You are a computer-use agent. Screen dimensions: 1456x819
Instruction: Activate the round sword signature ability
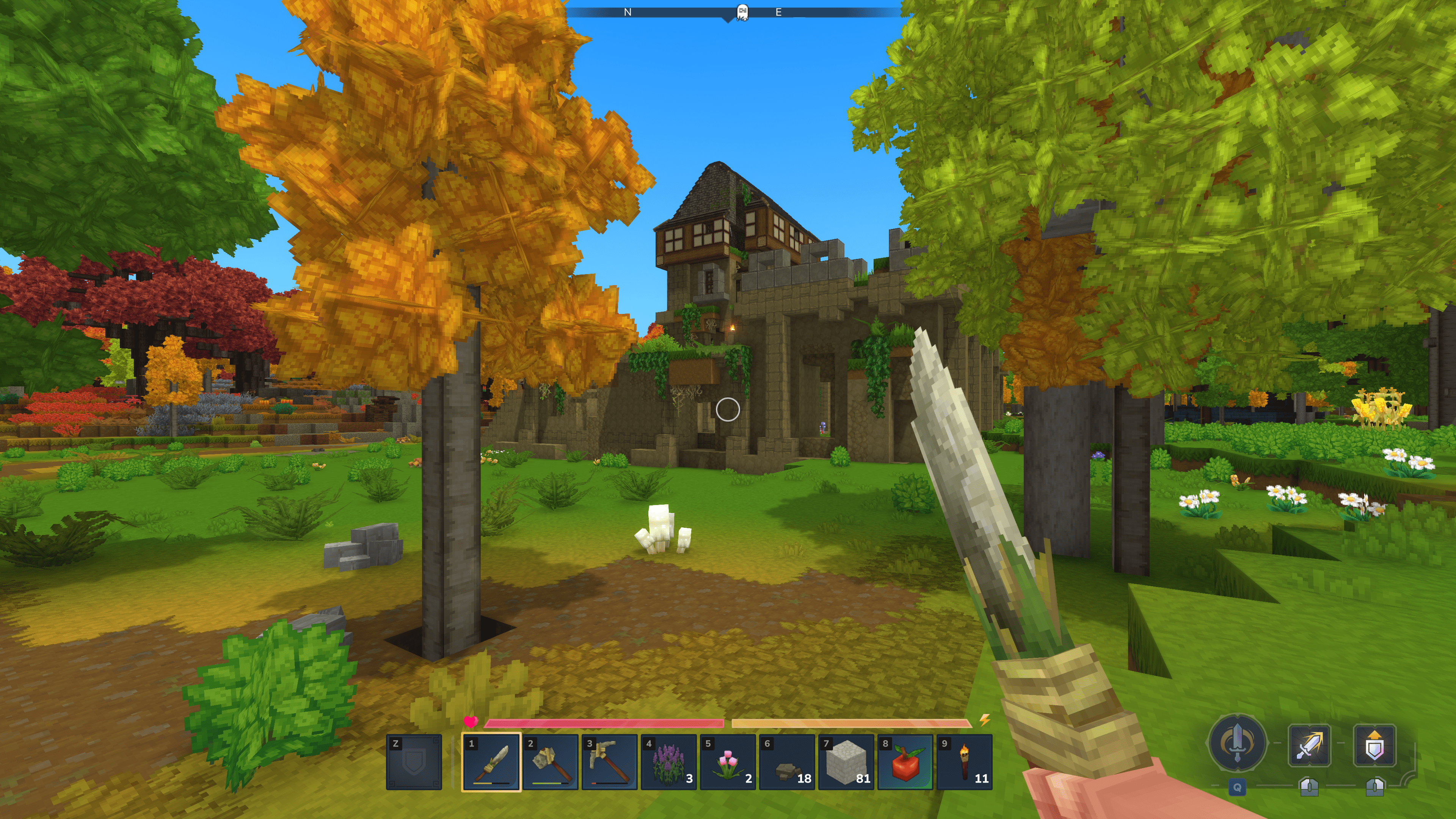click(x=1237, y=743)
